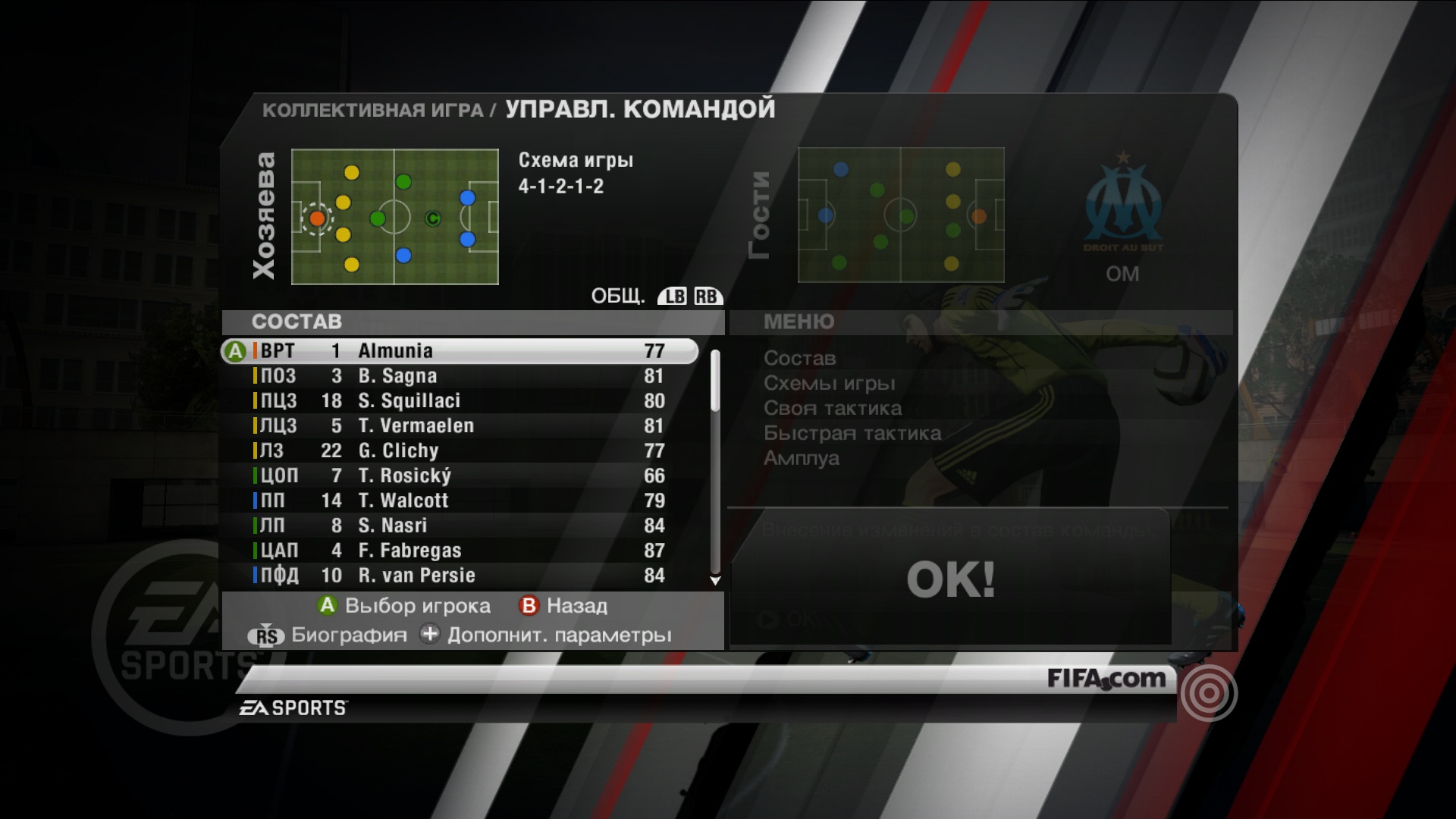Pick S. Squillaci in the squad list
The image size is (1456, 819).
(x=459, y=401)
